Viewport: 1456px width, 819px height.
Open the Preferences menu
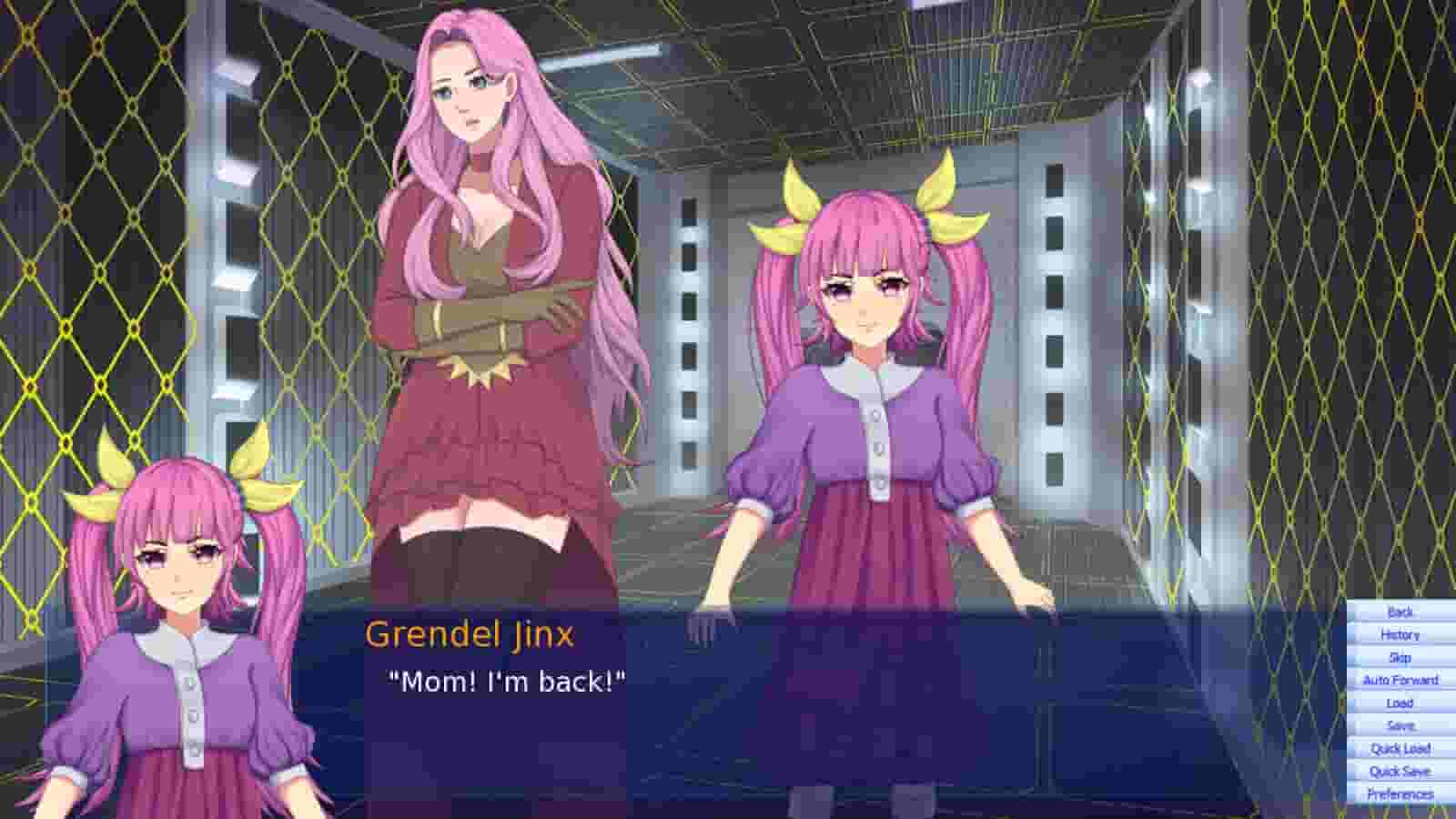pos(1400,792)
